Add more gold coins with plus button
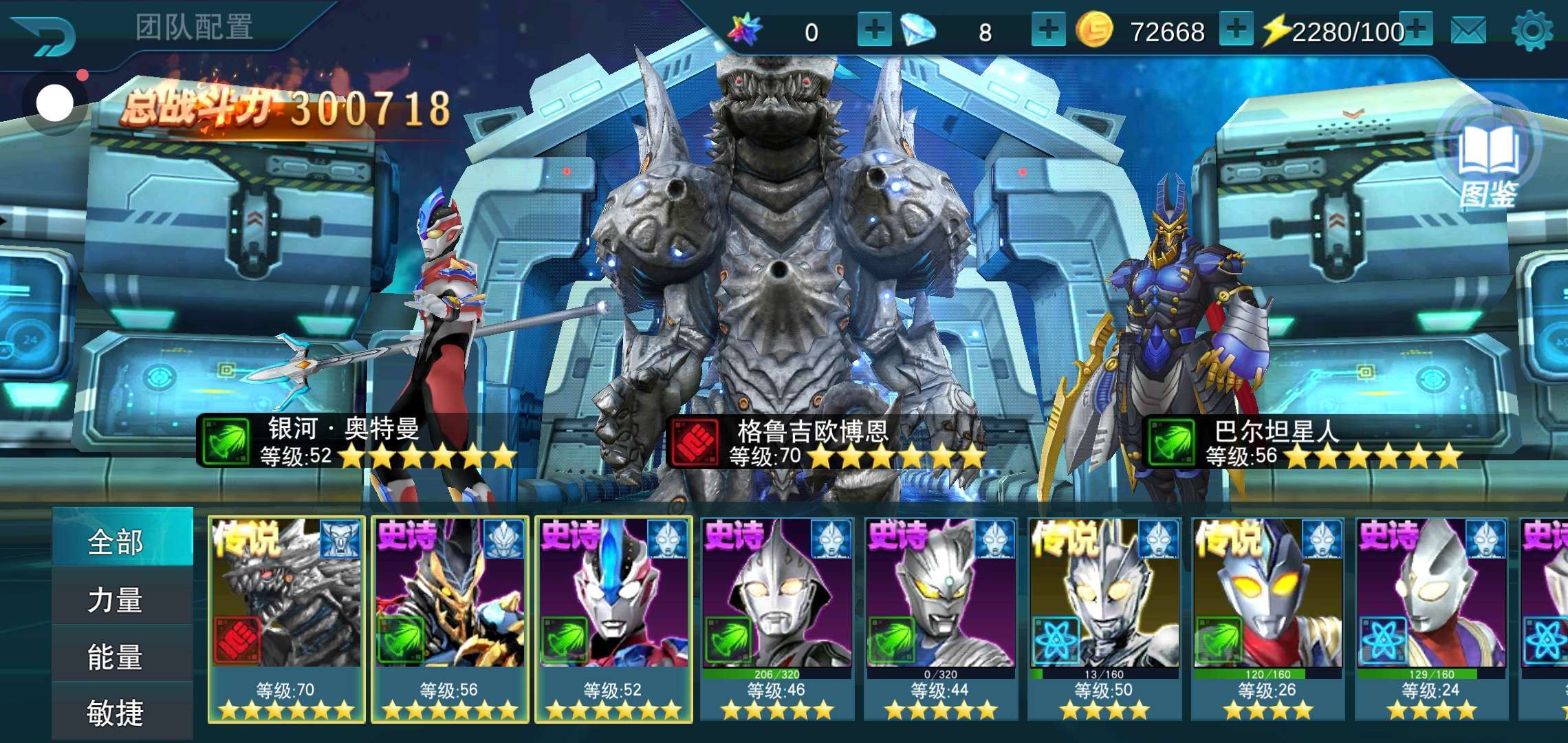This screenshot has height=743, width=1568. [x=1236, y=30]
